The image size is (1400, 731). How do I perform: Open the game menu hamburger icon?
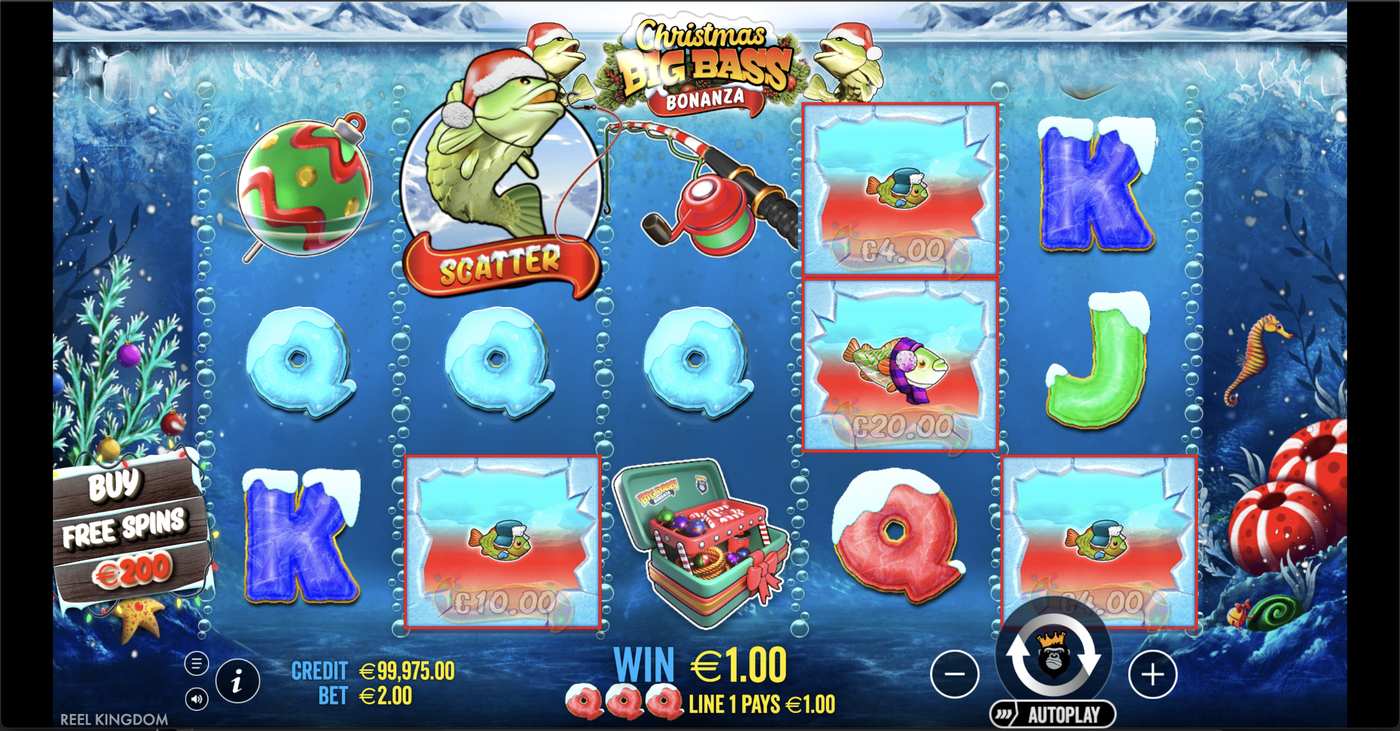coord(196,662)
